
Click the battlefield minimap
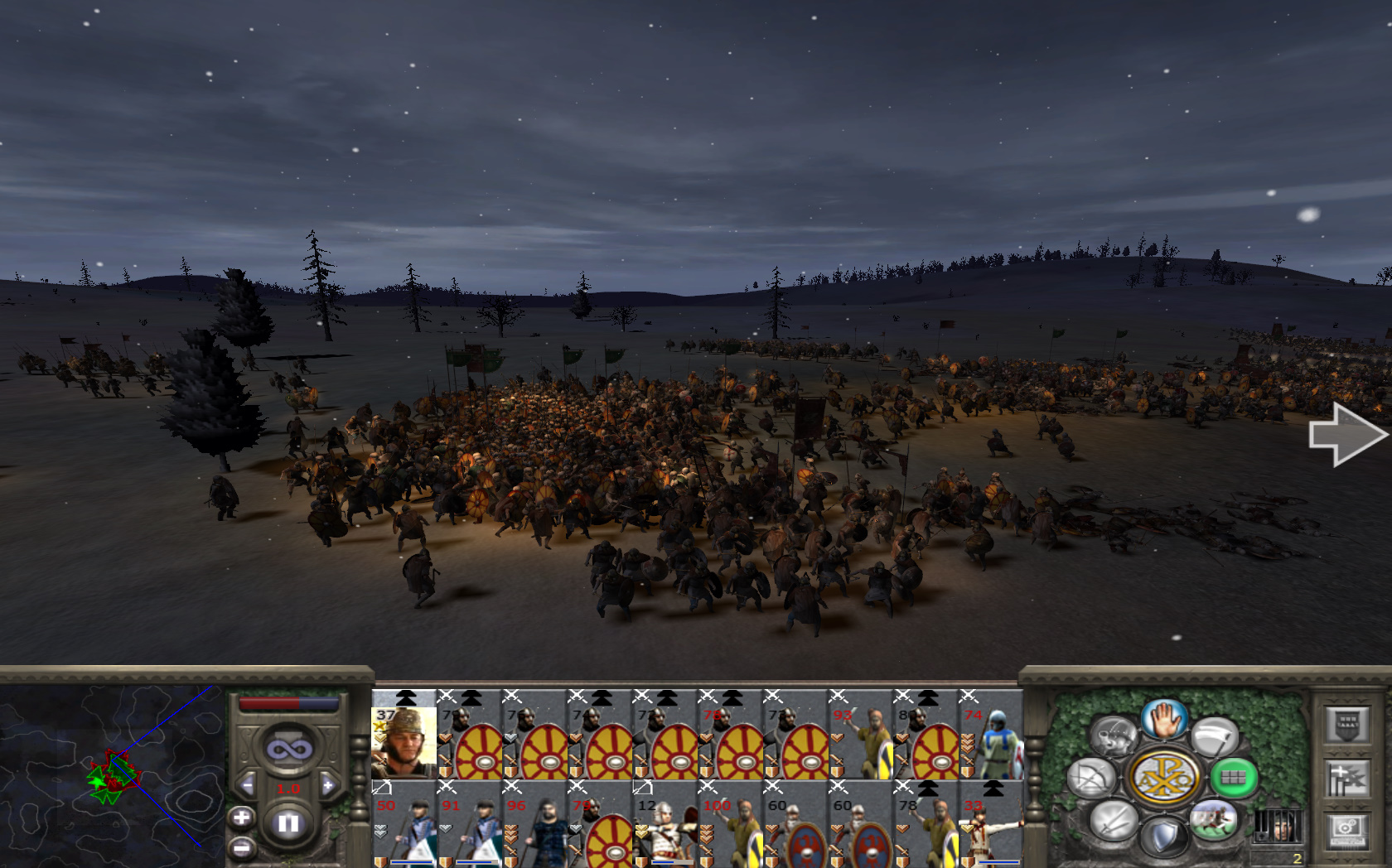[112, 774]
